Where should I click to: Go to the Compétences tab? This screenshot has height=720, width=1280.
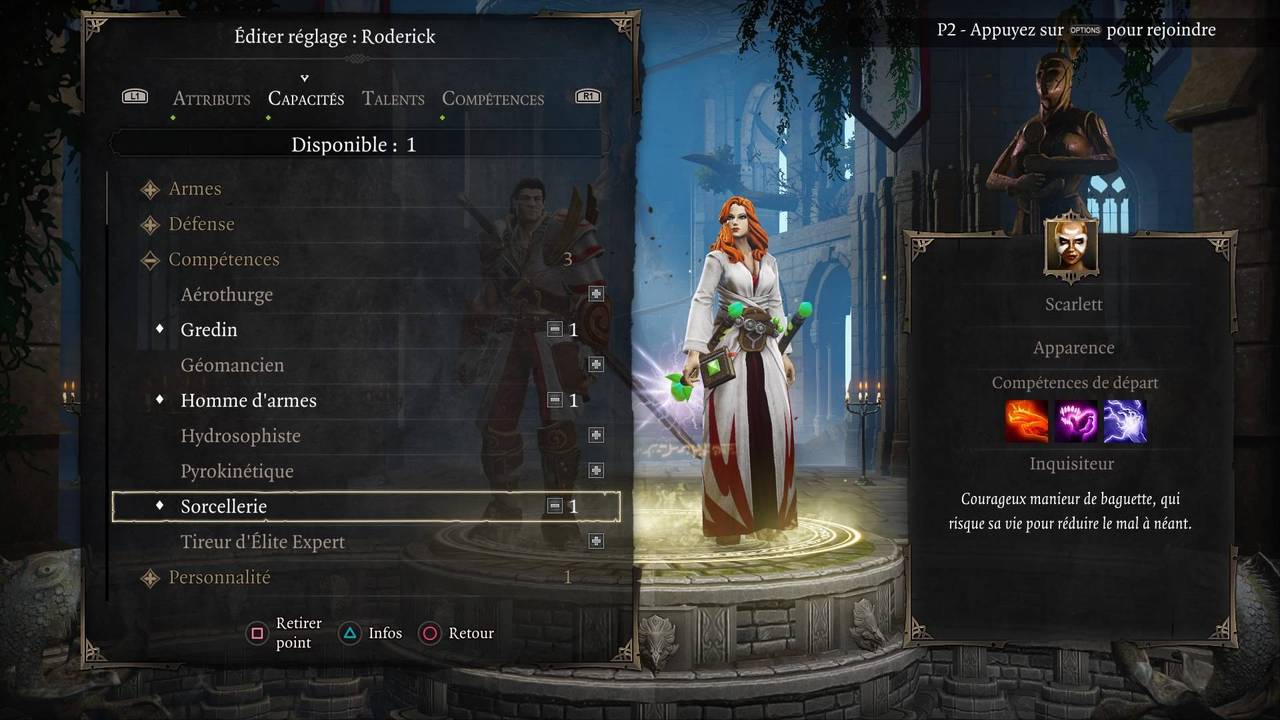493,99
